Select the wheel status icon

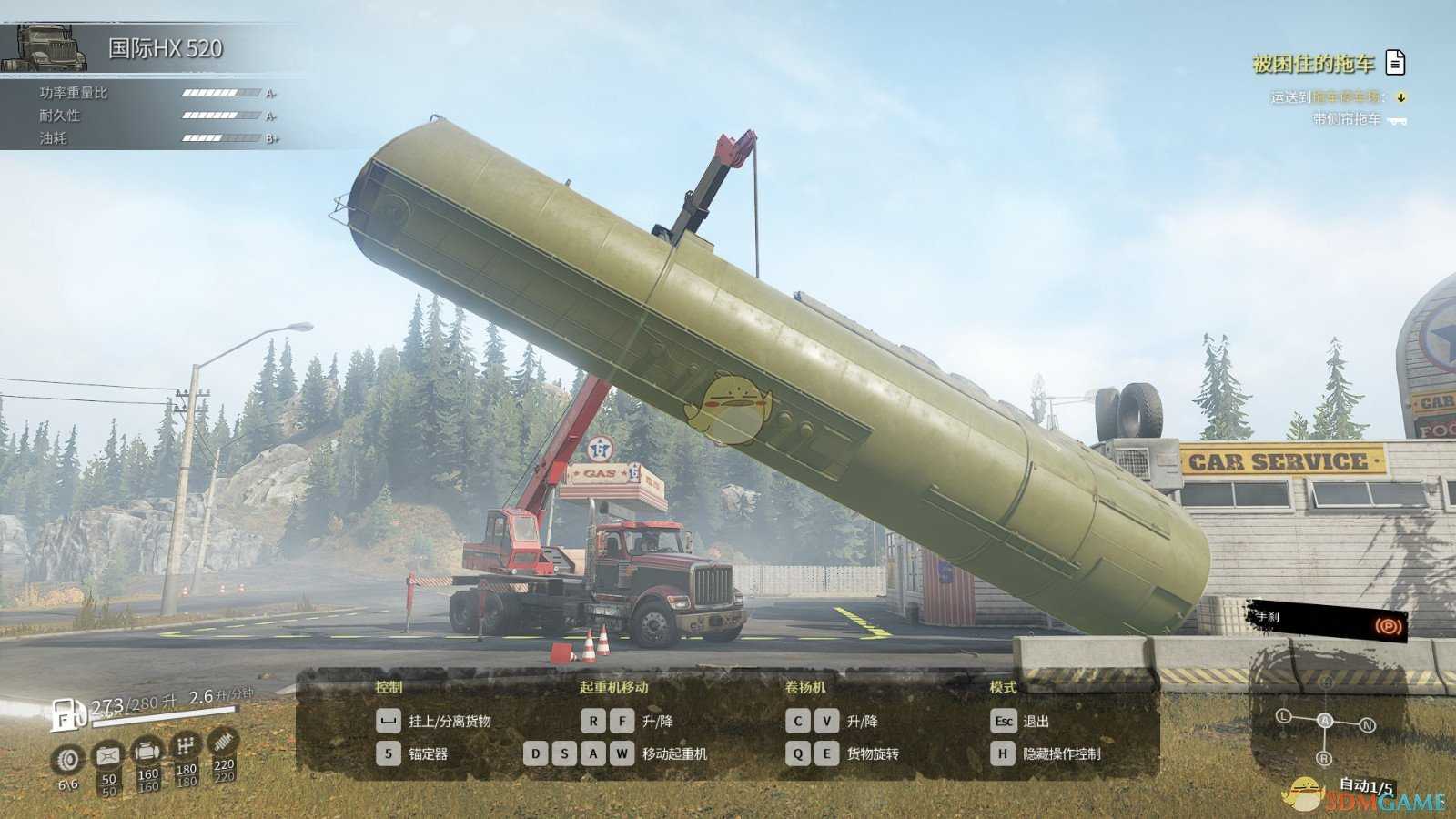[x=68, y=758]
